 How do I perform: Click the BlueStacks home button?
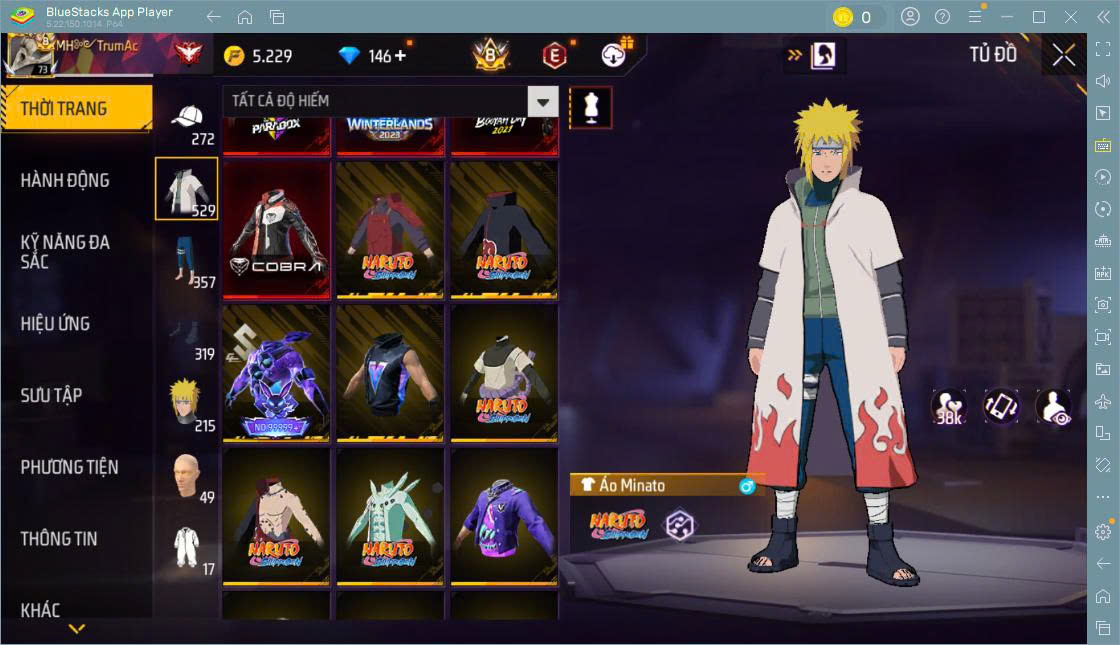pyautogui.click(x=245, y=17)
